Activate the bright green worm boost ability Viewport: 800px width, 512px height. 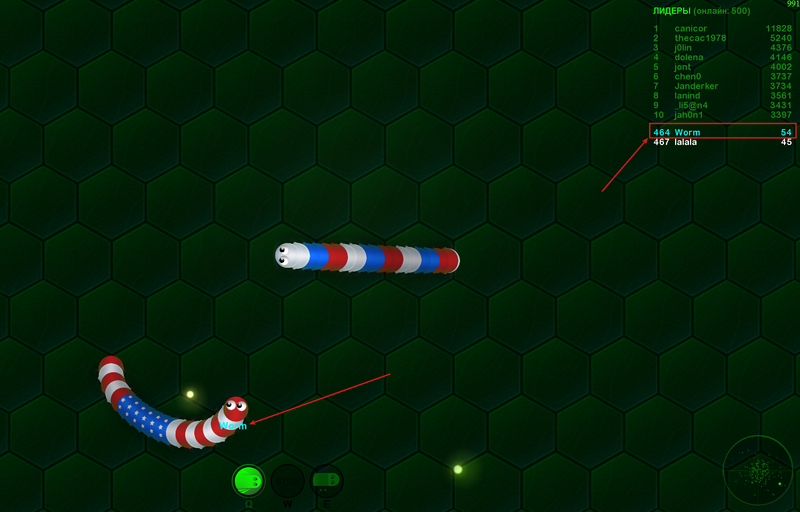coord(248,481)
